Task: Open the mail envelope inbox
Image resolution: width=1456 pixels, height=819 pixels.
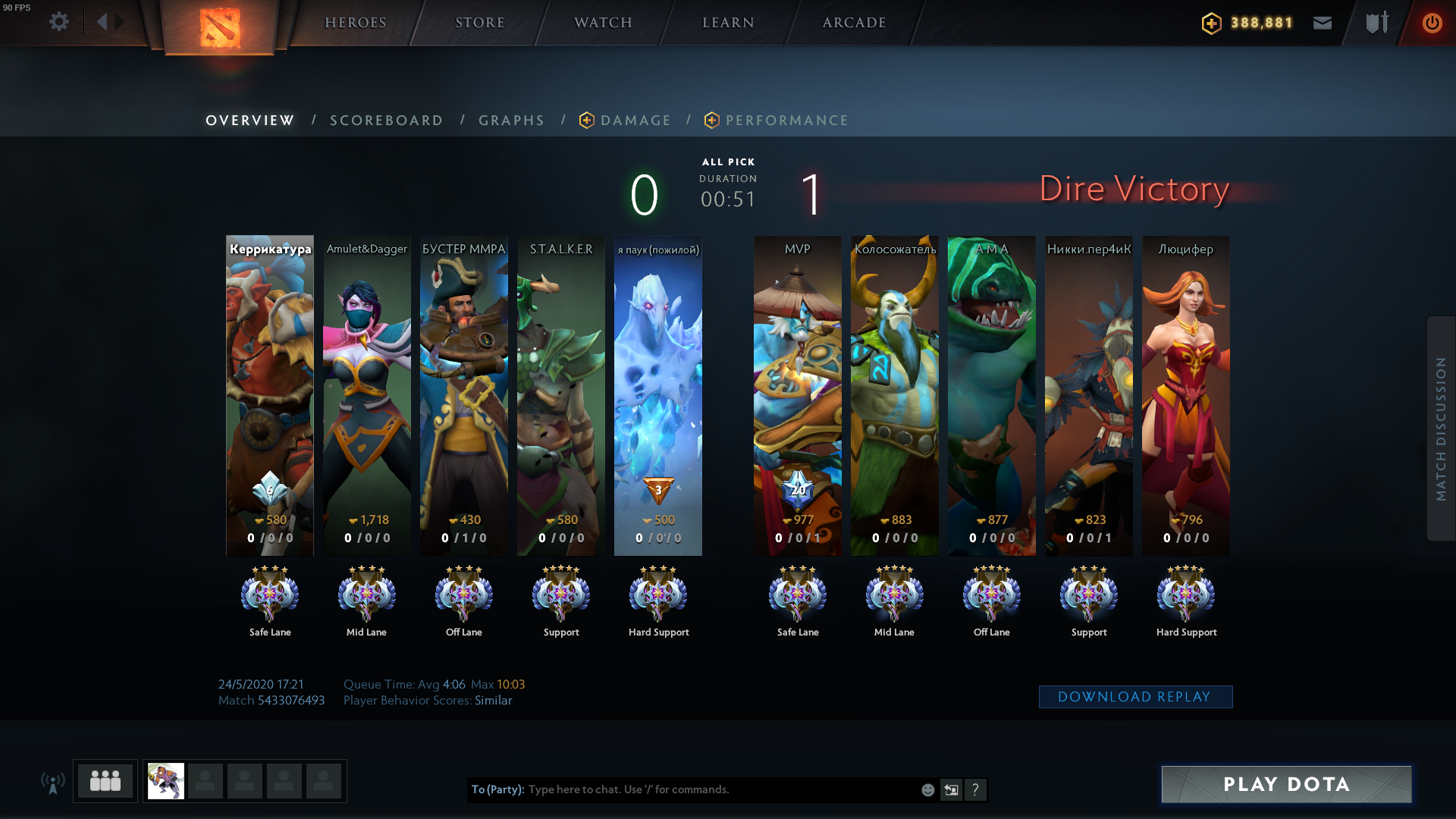Action: click(1323, 23)
